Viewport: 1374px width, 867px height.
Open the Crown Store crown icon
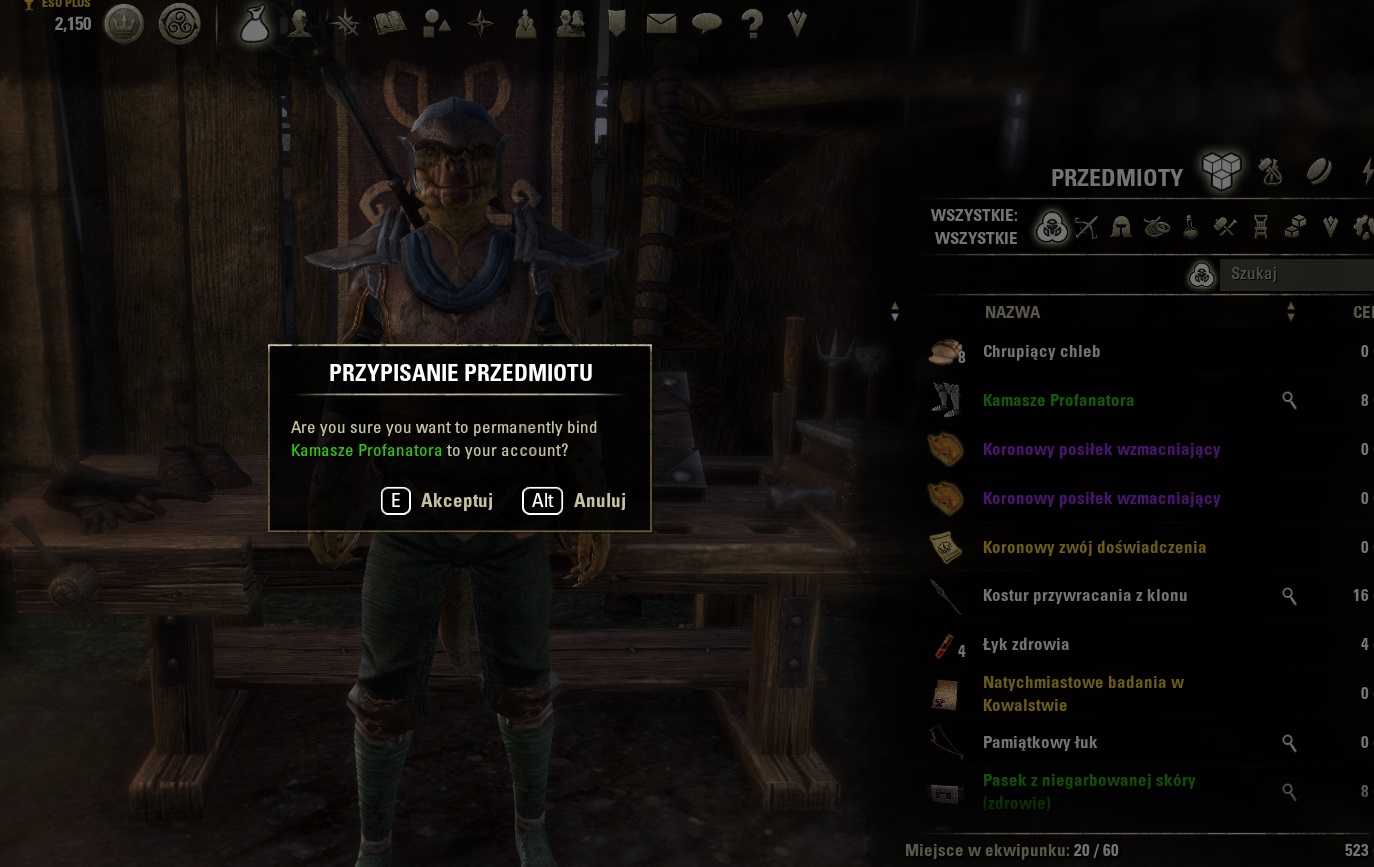click(124, 23)
